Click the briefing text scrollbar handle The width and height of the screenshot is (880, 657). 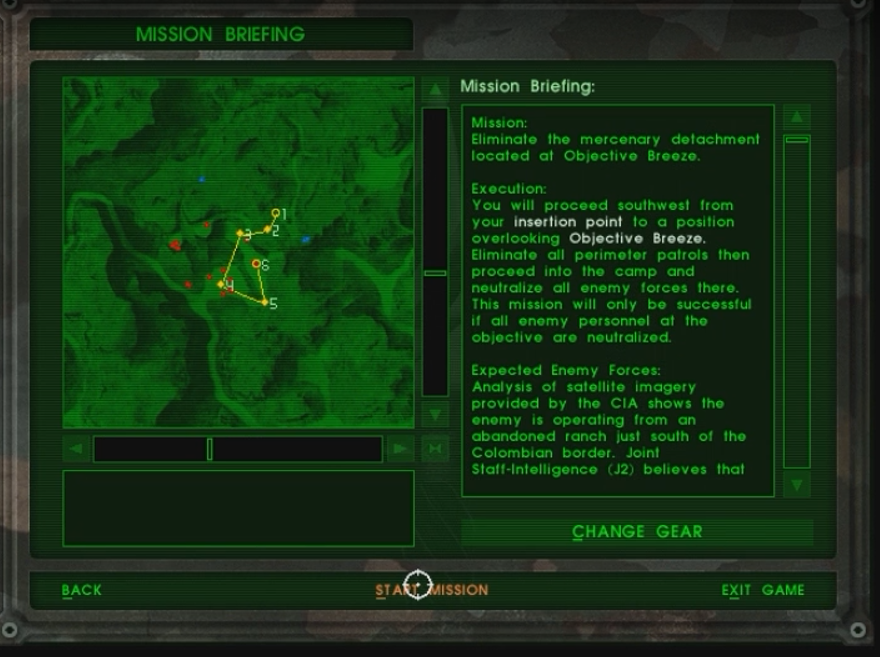tap(796, 140)
